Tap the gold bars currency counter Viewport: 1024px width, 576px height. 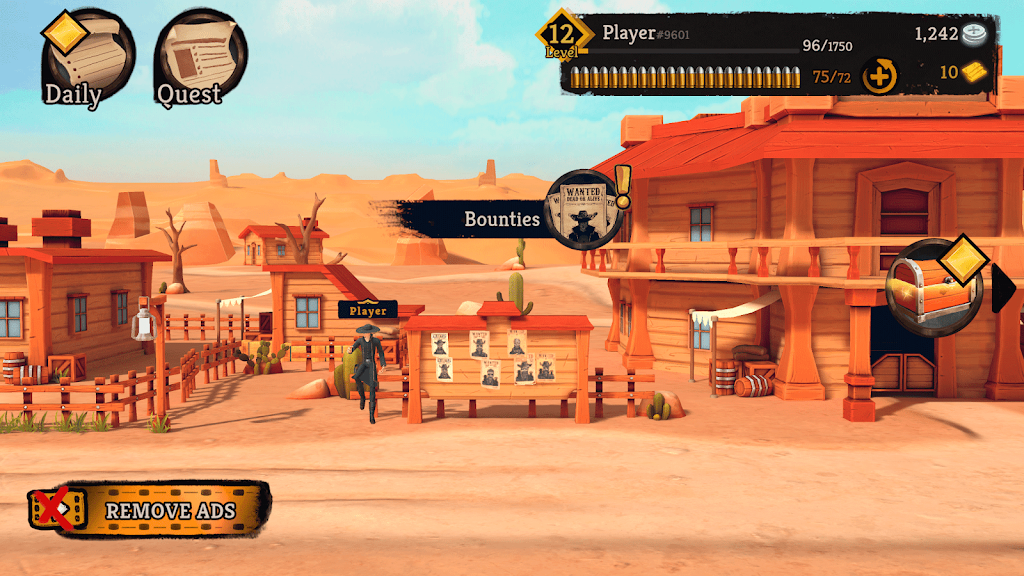962,72
